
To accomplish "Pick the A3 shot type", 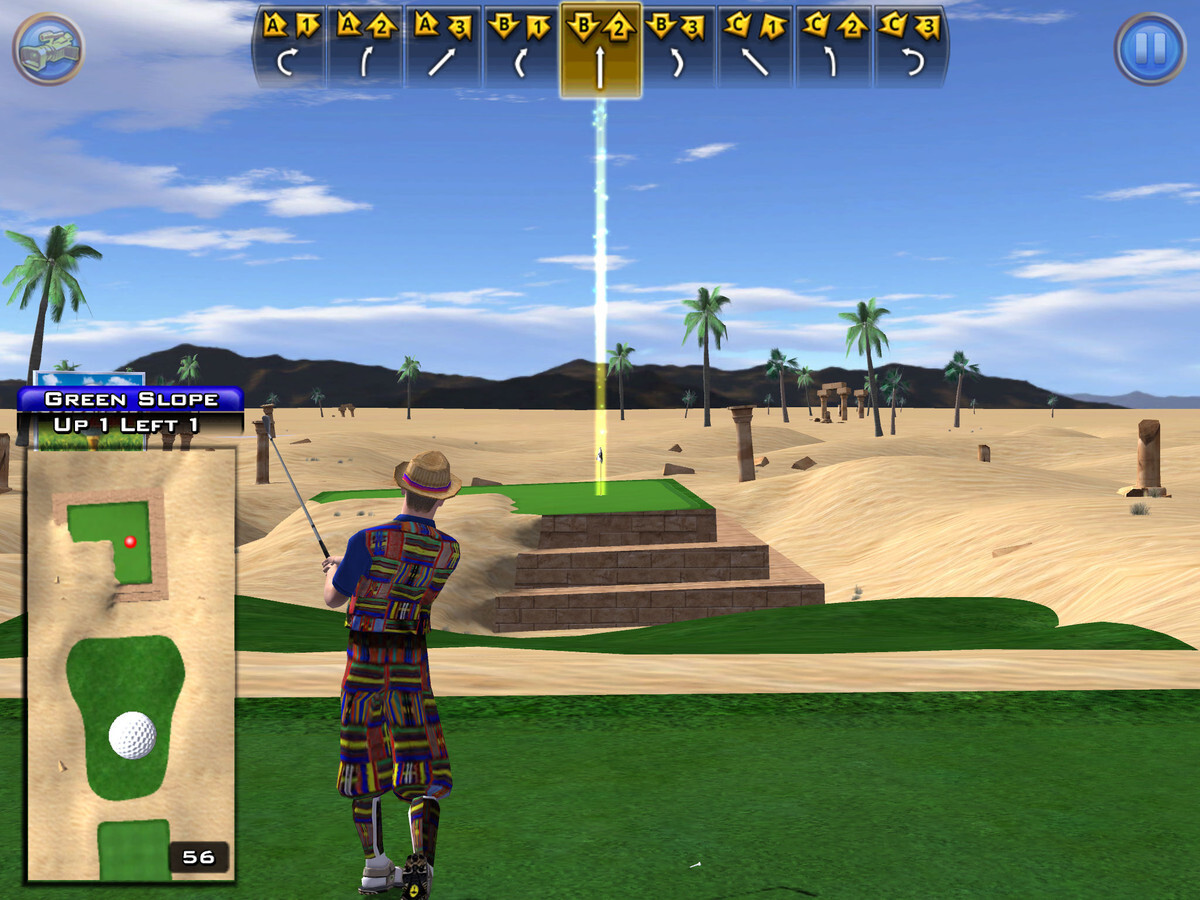I will (x=443, y=47).
